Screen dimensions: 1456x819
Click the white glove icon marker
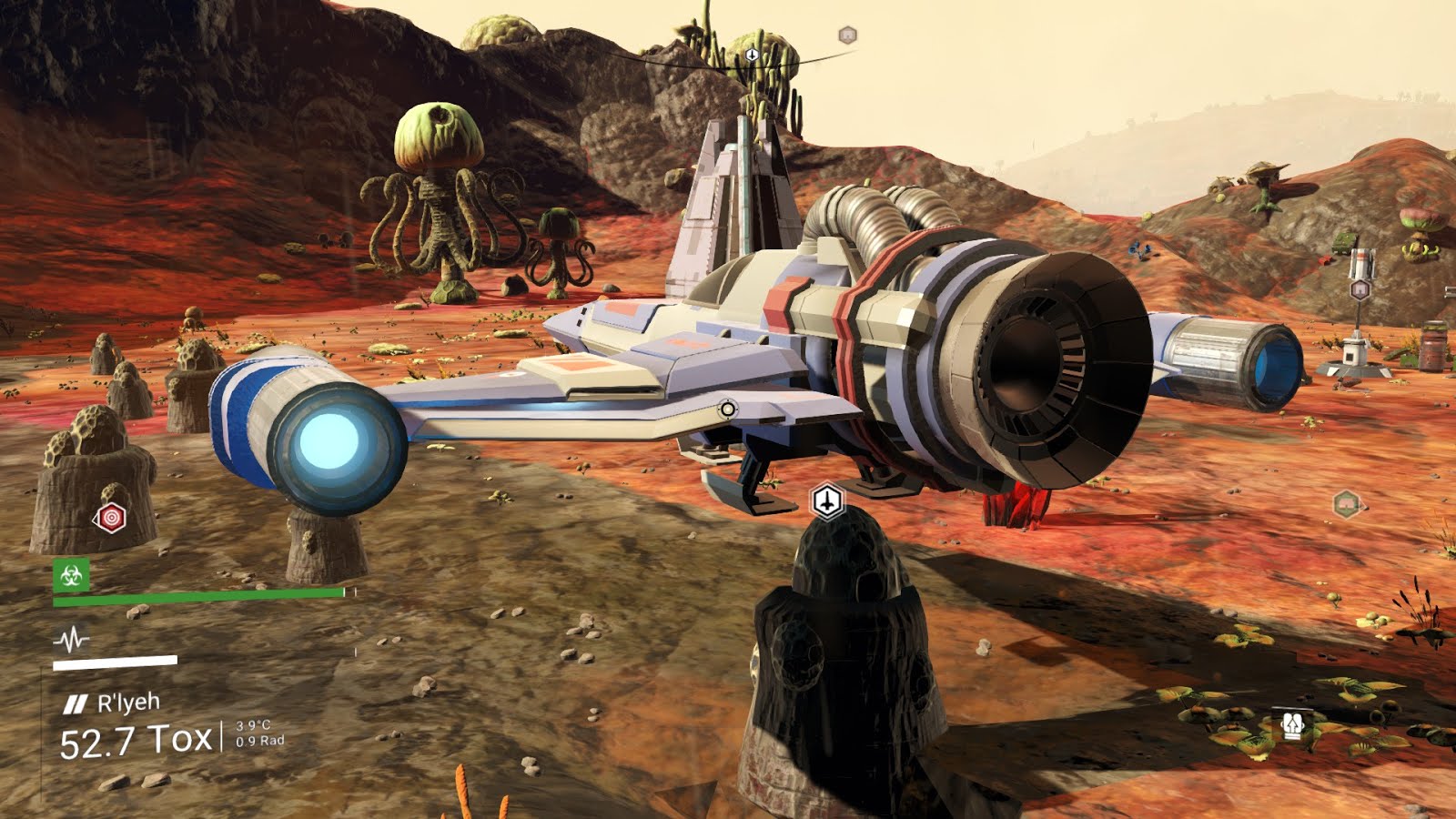(1293, 724)
